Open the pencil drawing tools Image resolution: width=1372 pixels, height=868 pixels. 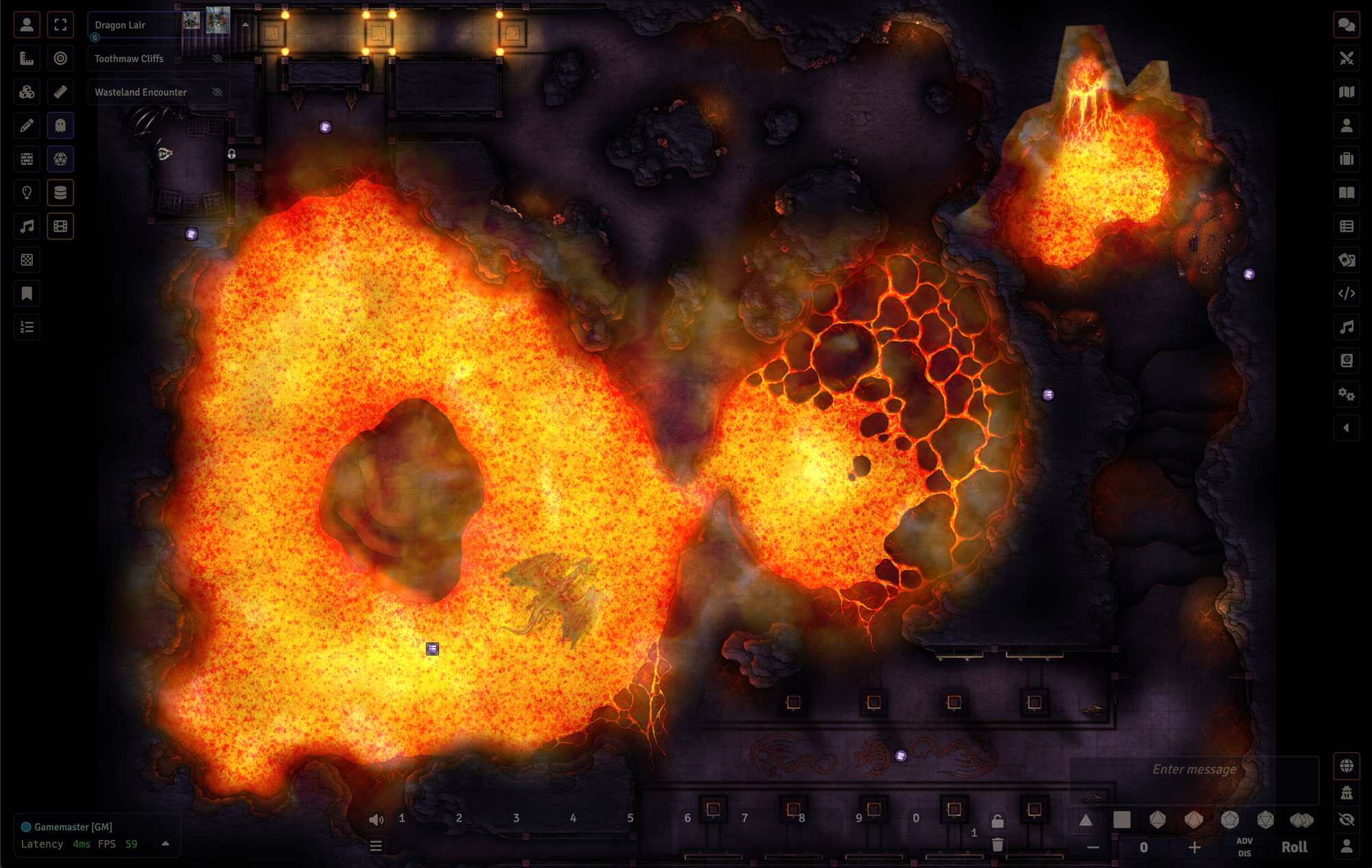27,125
